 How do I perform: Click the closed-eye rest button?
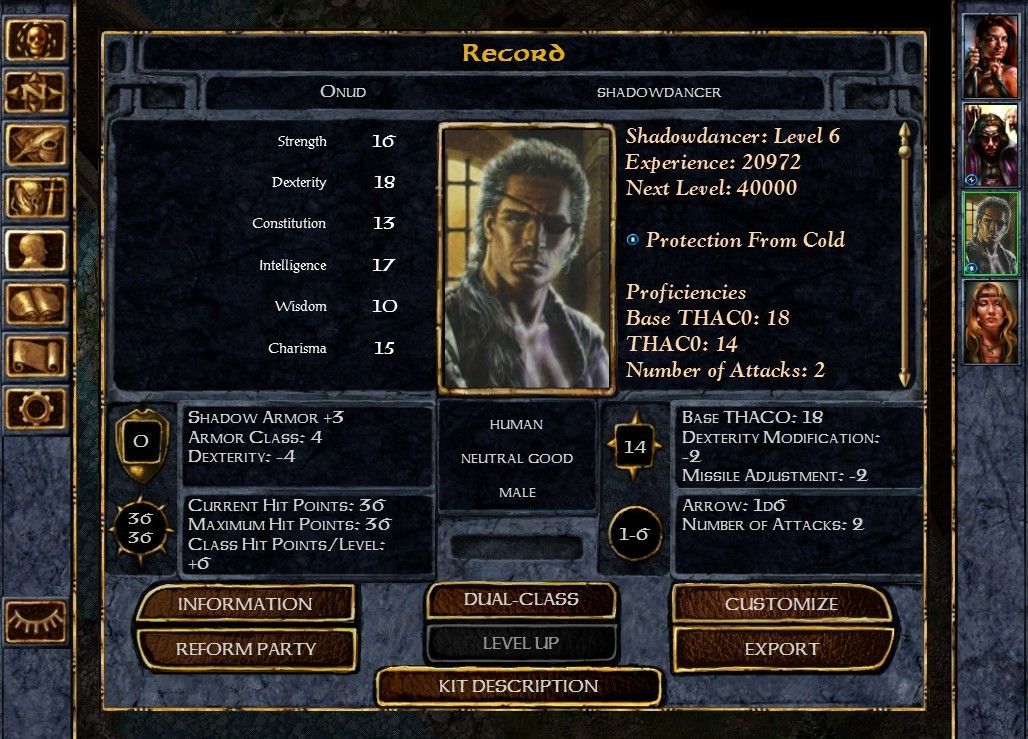pos(36,622)
